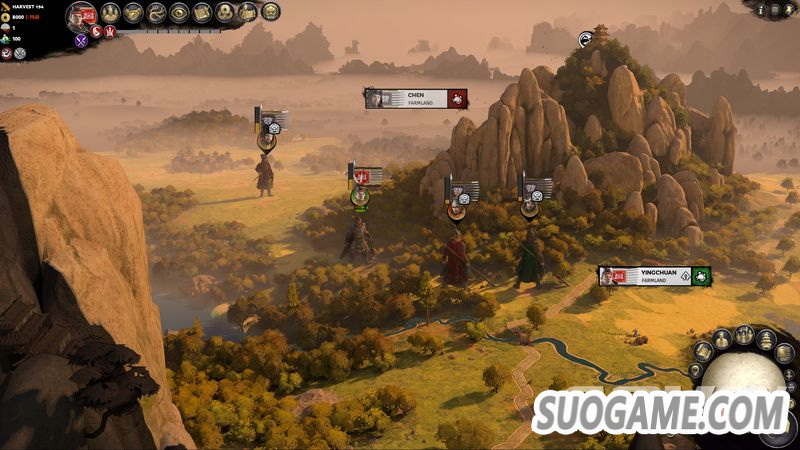Open the court panel with three figures

click(109, 13)
